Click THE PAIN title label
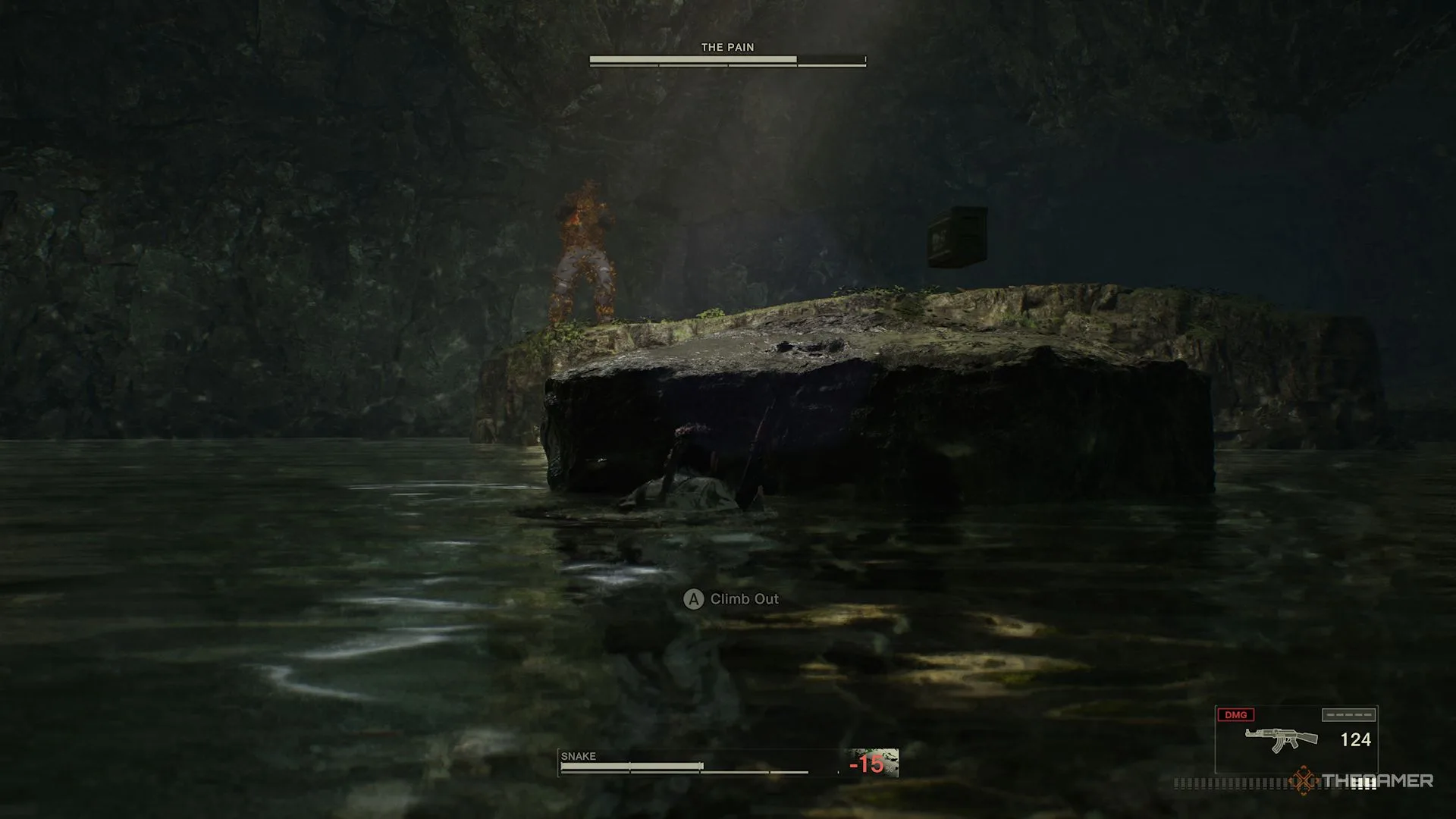 (726, 47)
